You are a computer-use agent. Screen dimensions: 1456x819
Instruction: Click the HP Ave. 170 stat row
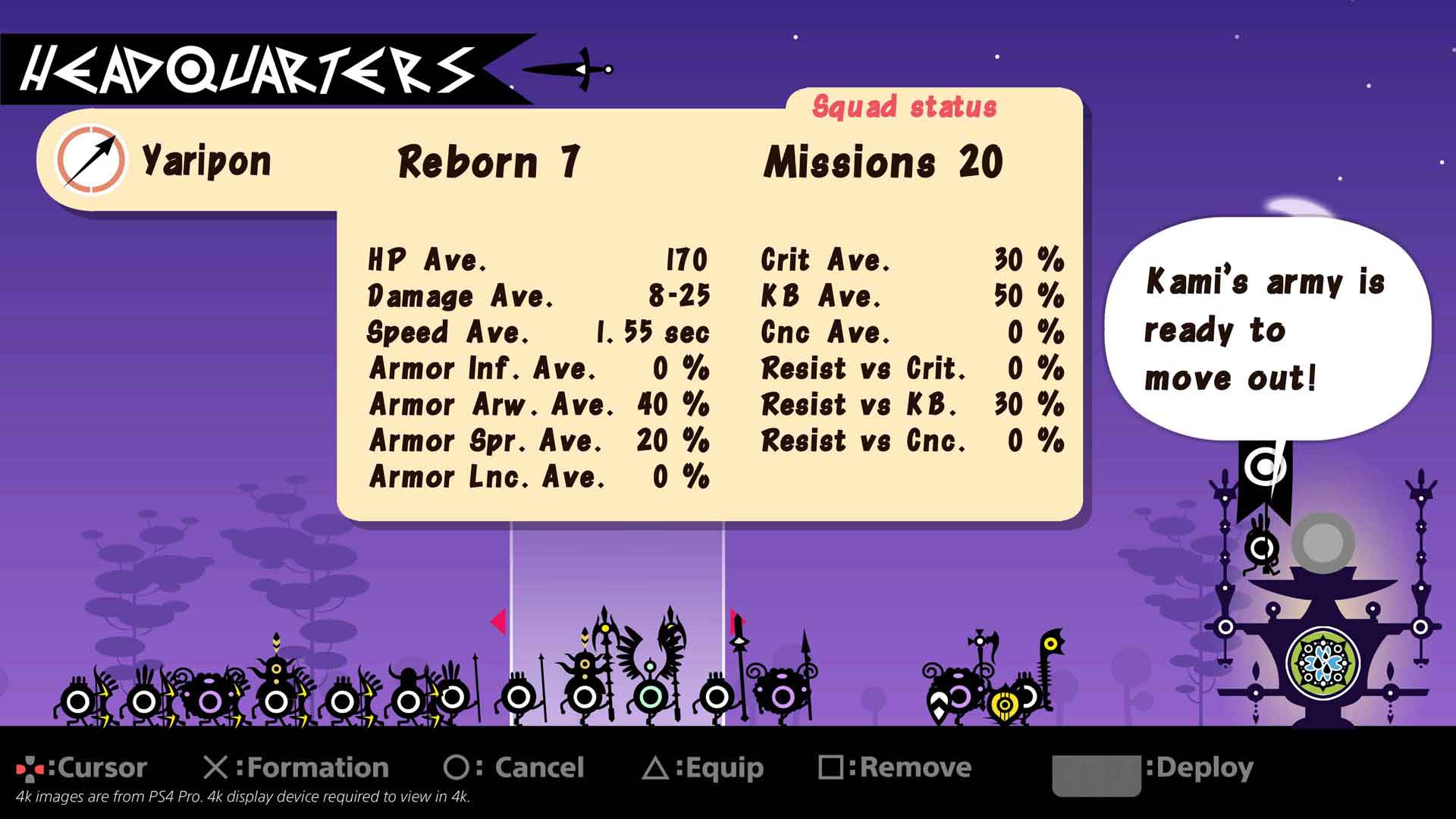(x=537, y=261)
